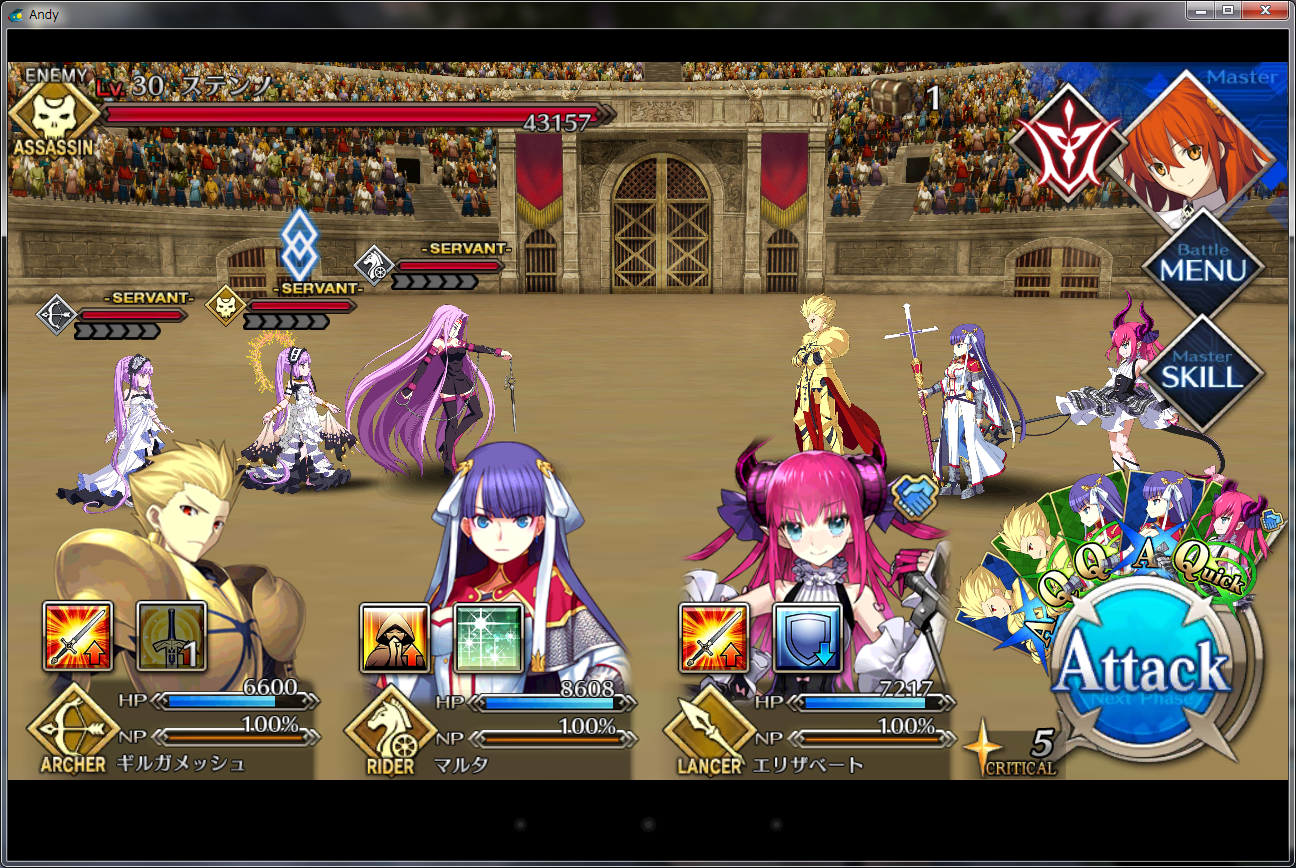Viewport: 1296px width, 868px height.
Task: Close the Andy emulator window
Action: pyautogui.click(x=1265, y=10)
